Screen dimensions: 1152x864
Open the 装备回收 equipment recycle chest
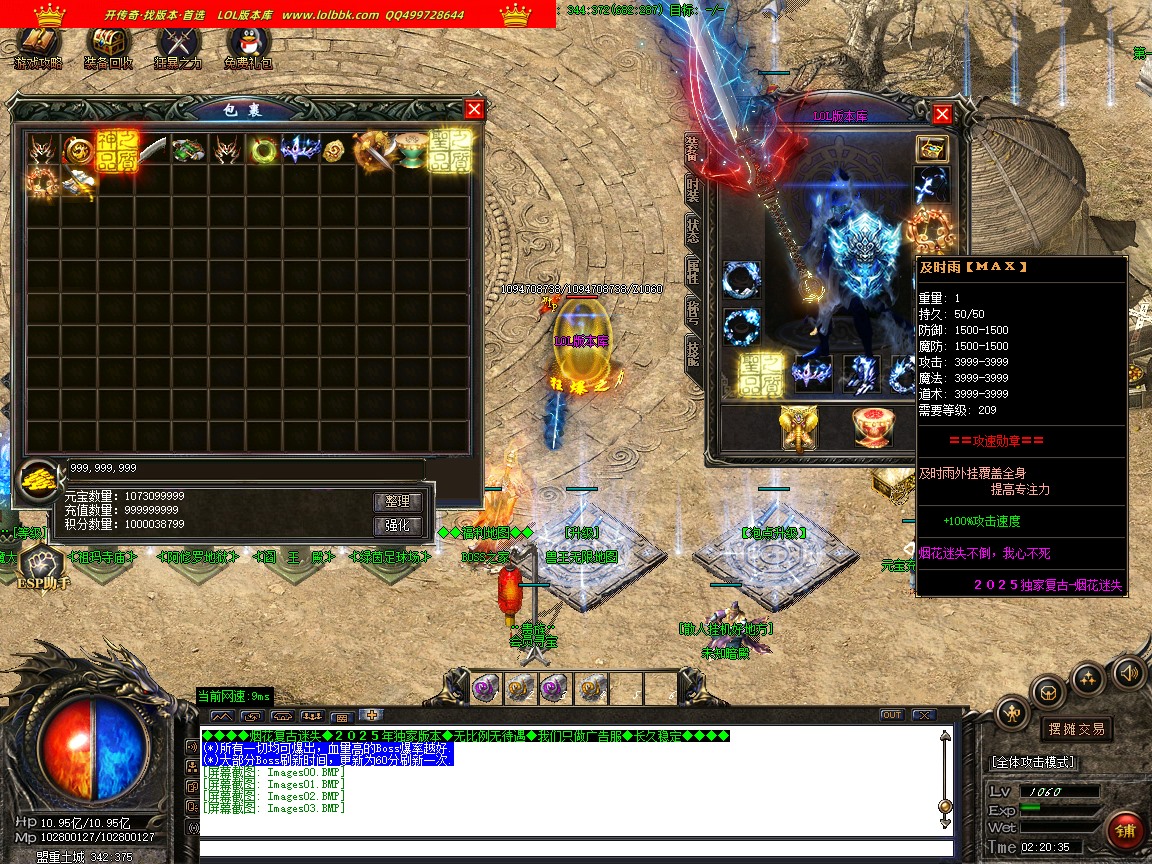click(109, 46)
